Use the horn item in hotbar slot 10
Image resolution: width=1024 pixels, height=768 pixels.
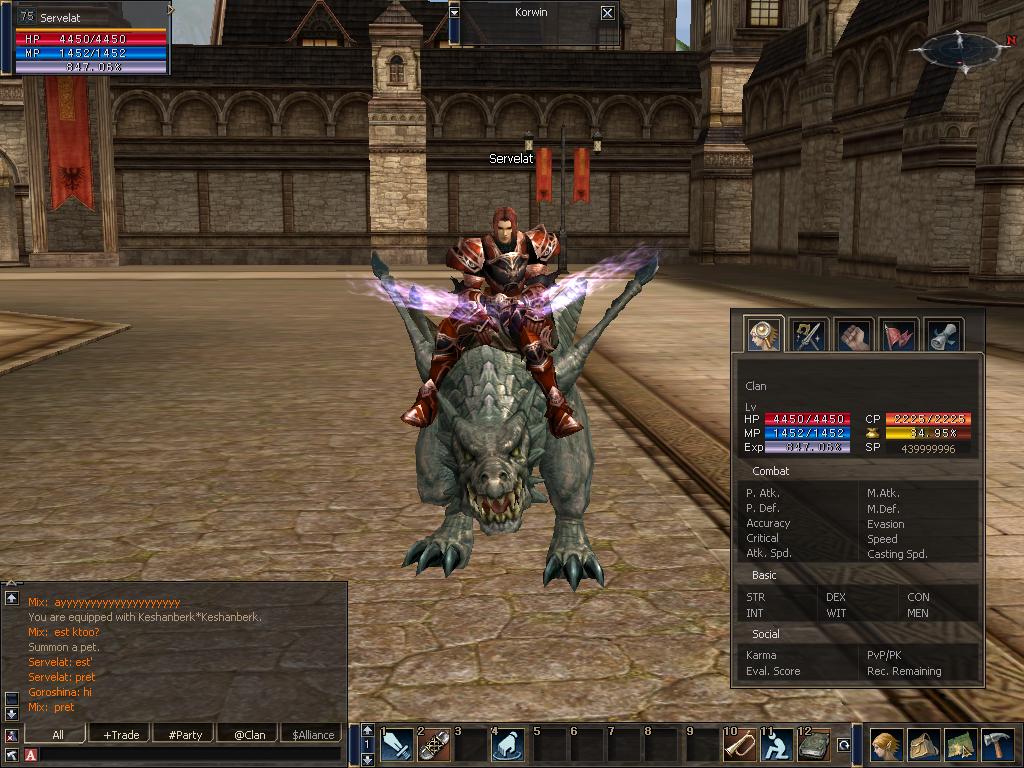pos(740,746)
